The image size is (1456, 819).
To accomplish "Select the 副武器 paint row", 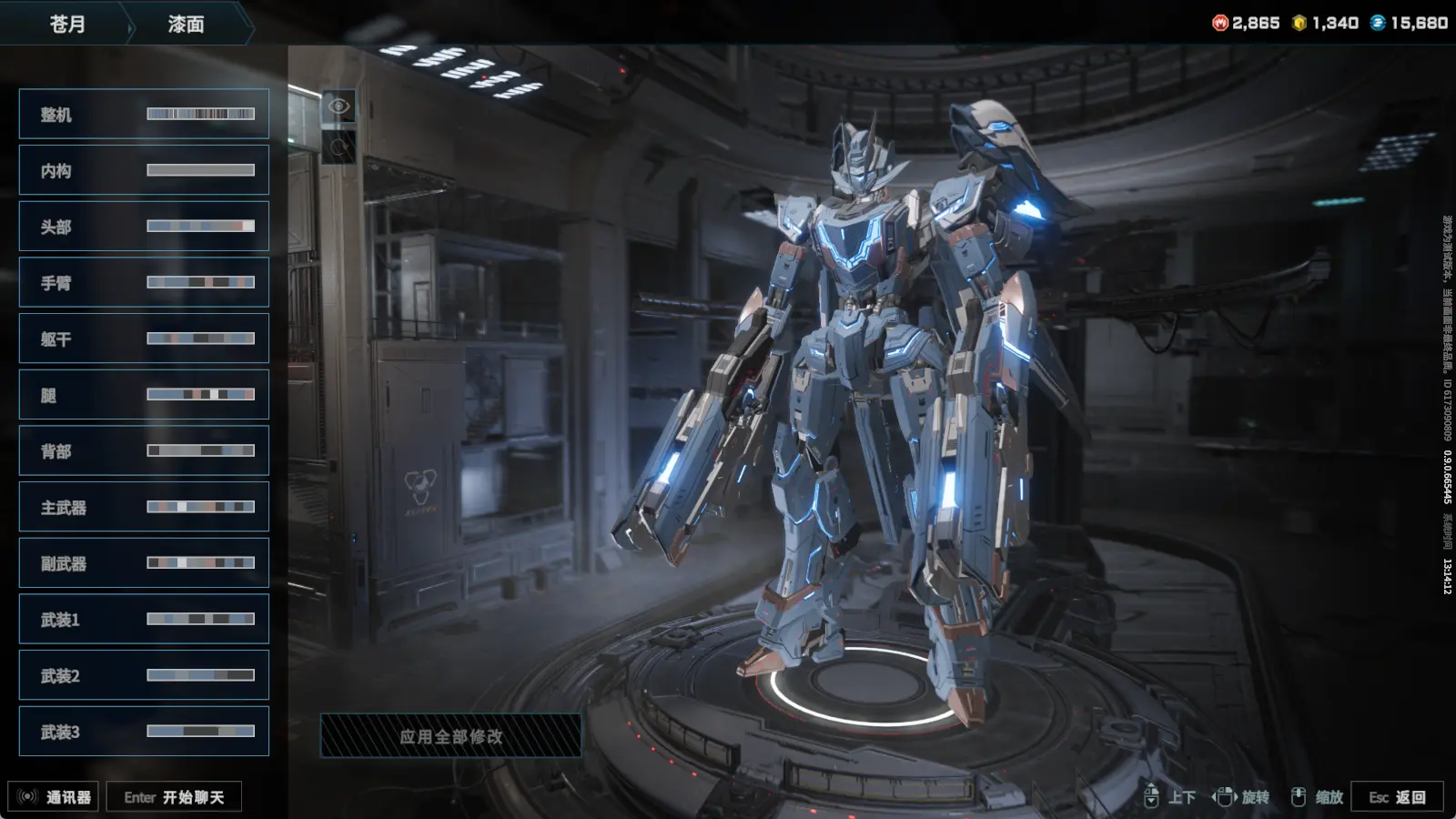I will tap(144, 563).
